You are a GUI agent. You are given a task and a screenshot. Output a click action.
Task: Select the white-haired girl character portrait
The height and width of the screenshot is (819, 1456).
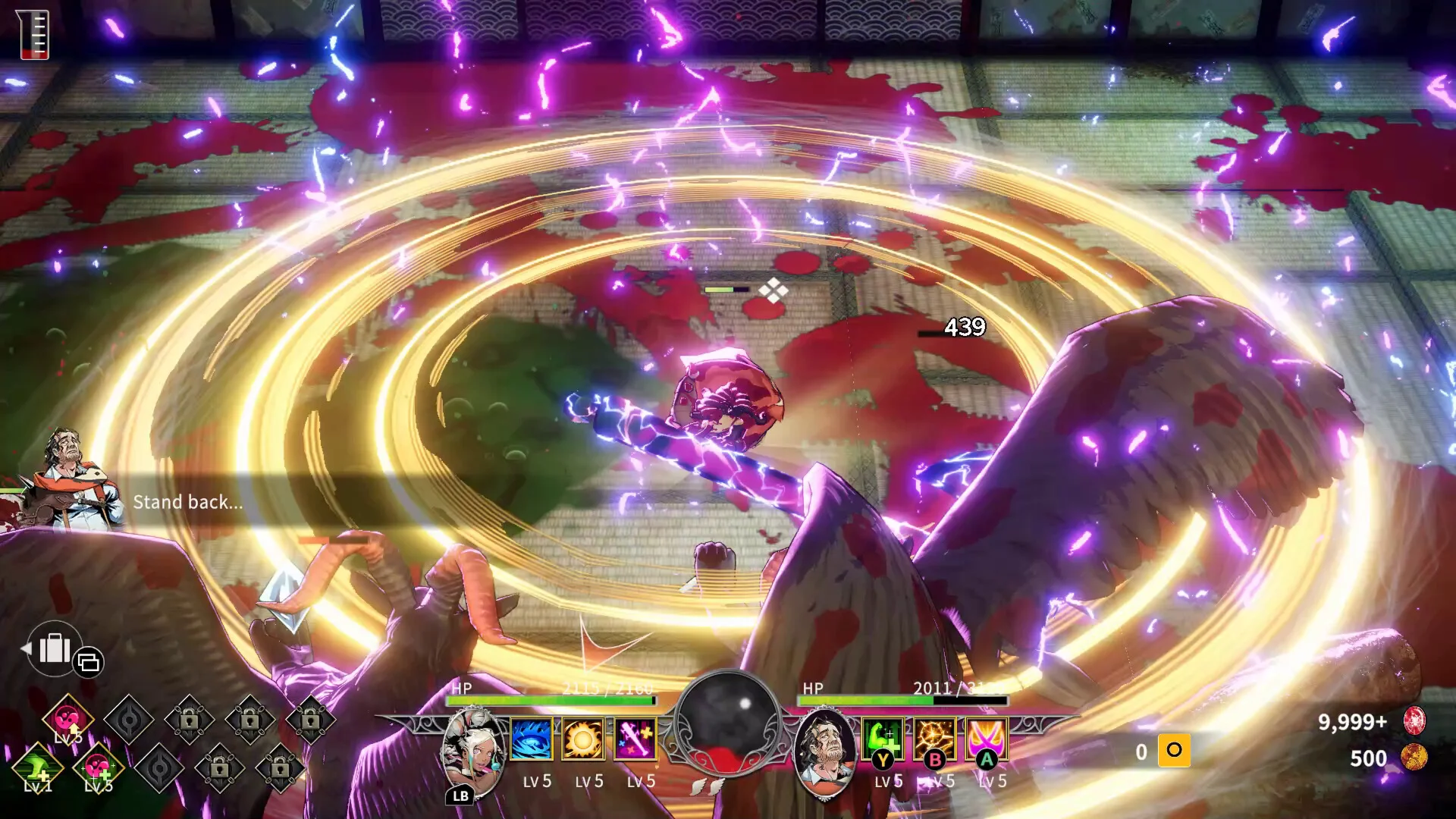(473, 752)
